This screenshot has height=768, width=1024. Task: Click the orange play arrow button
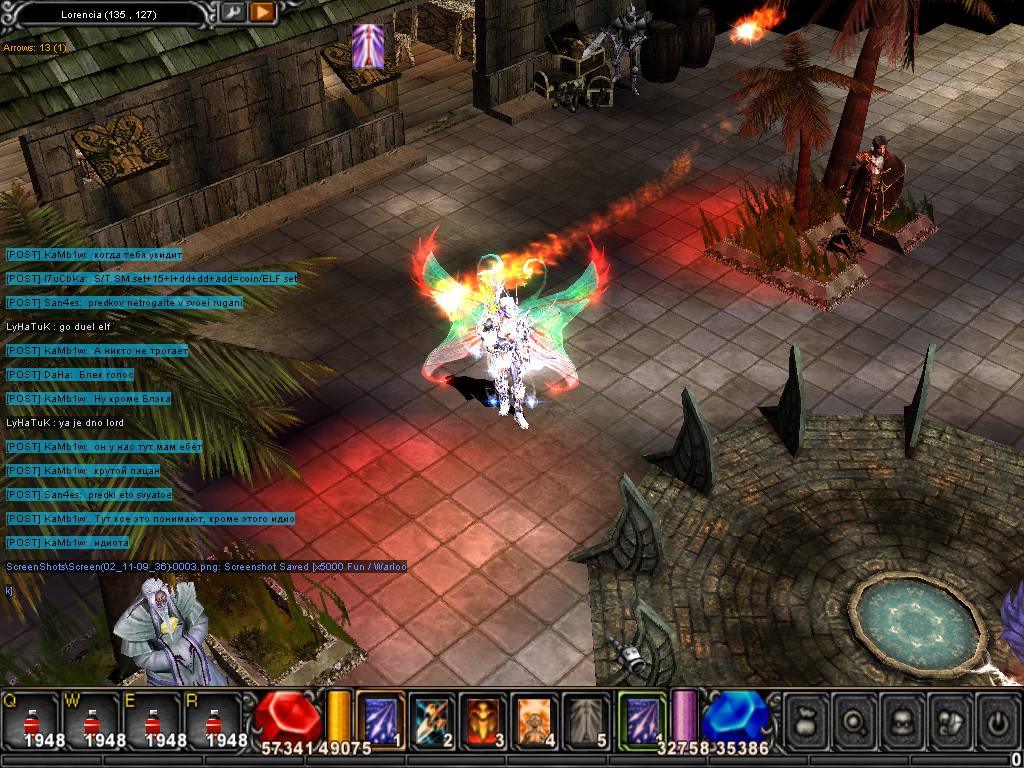tap(261, 12)
